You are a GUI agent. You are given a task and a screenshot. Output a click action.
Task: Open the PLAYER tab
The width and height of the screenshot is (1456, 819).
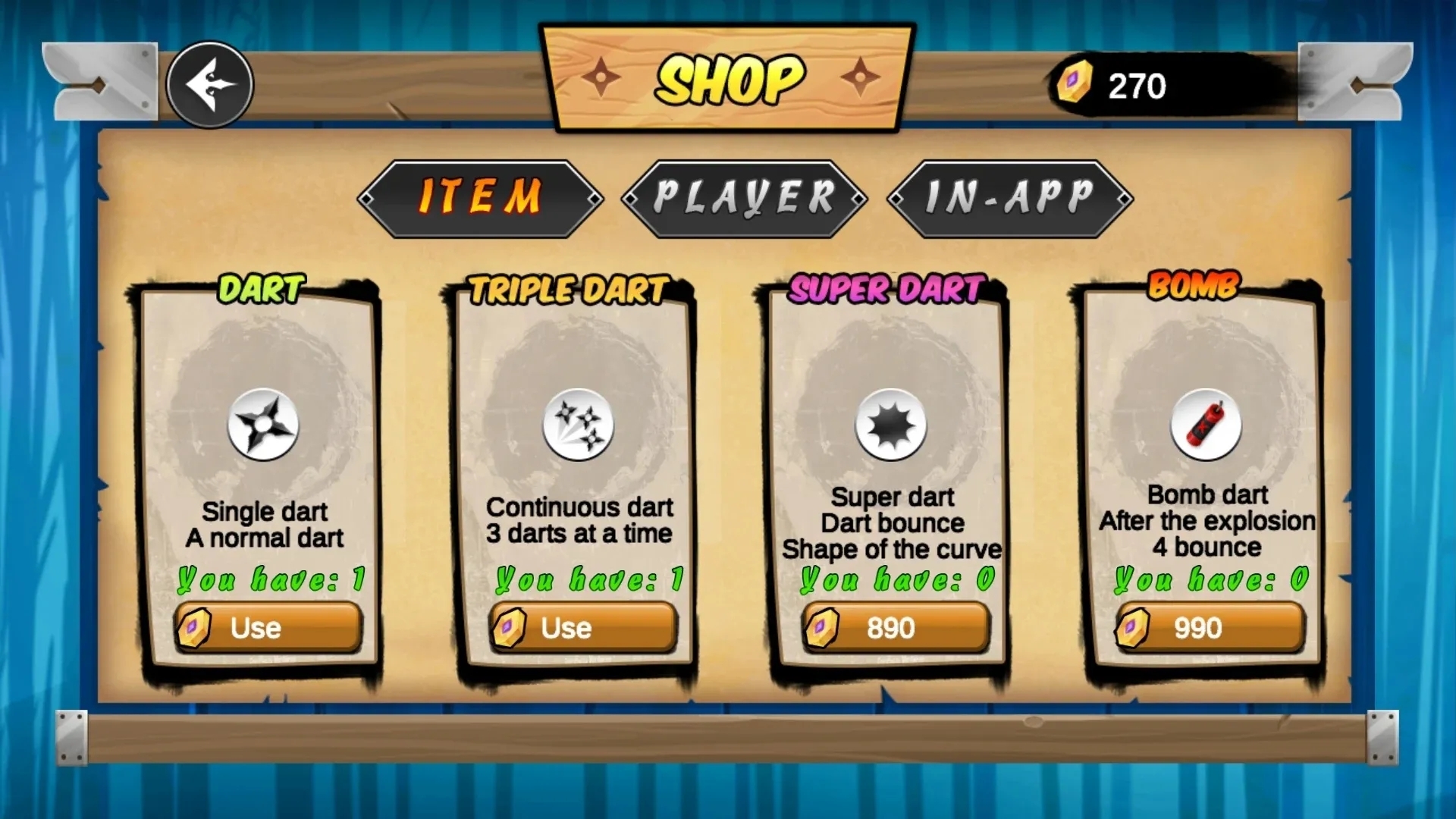tap(744, 199)
